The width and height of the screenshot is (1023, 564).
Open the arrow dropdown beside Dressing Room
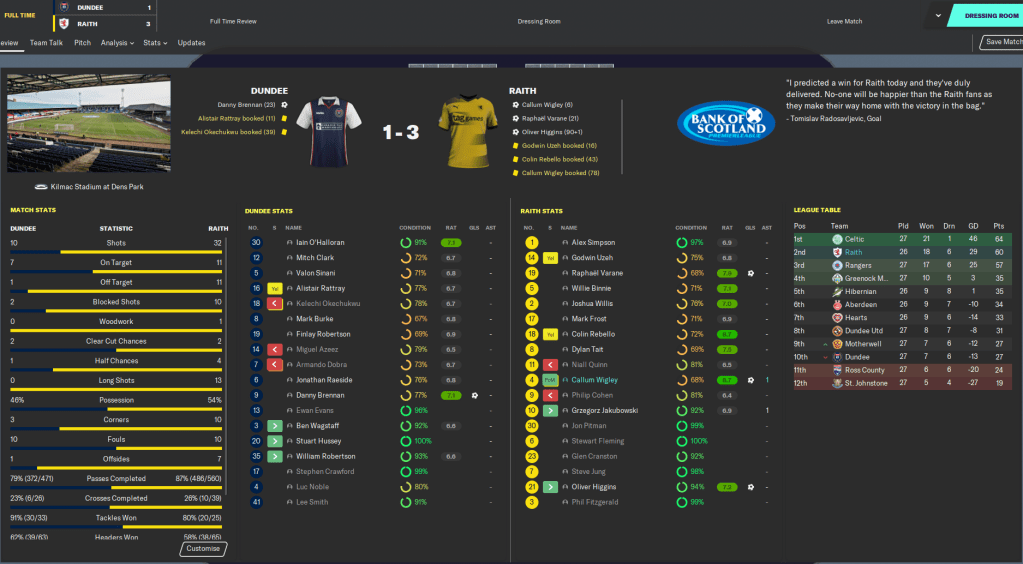point(937,16)
